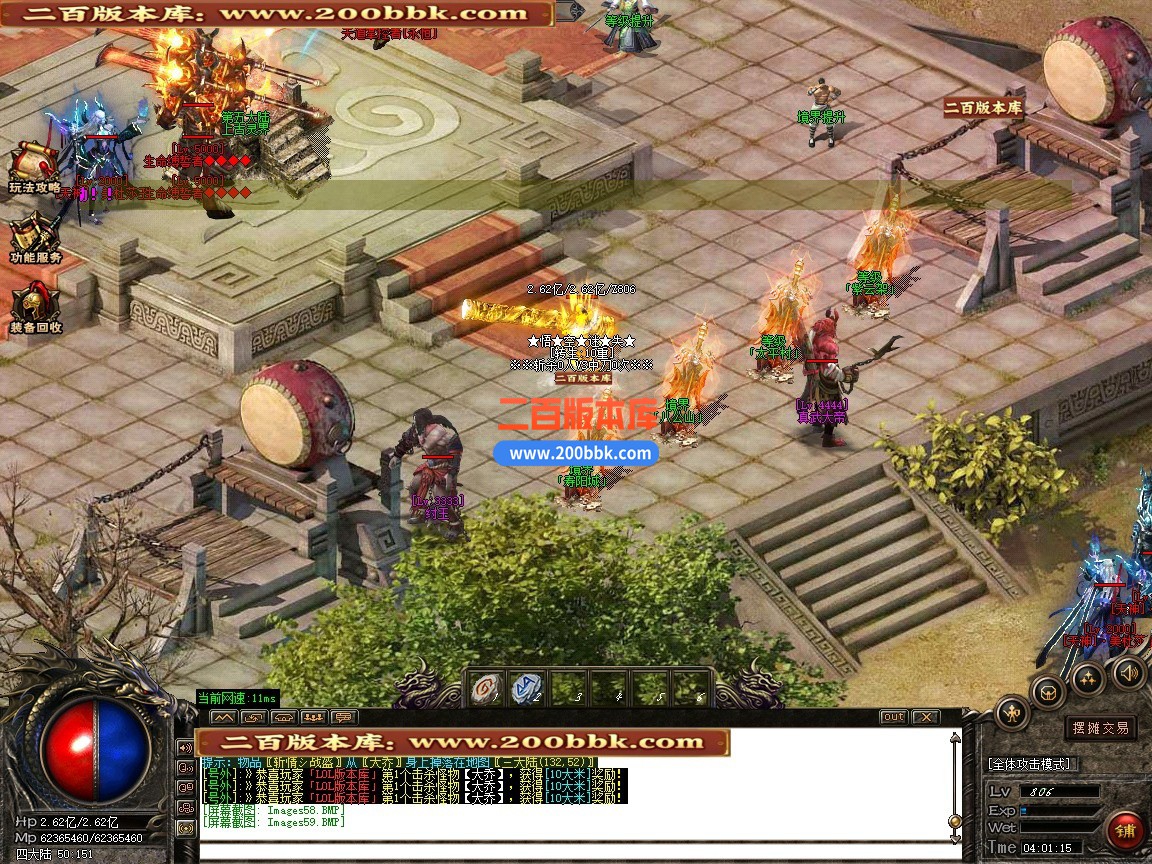Open the character status warrior icon
This screenshot has width=1152, height=864.
(x=1013, y=712)
